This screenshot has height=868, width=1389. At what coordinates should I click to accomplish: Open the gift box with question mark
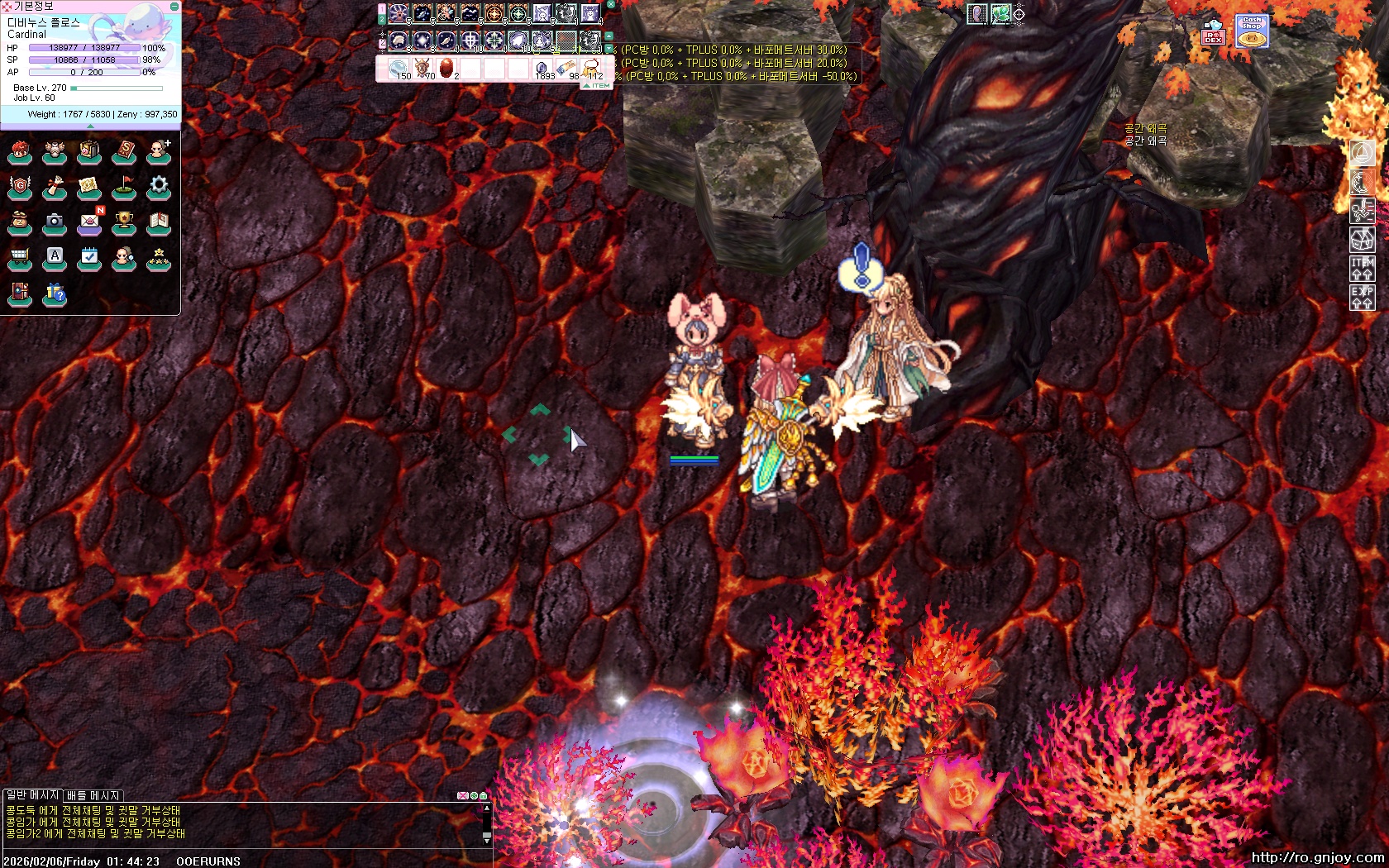coord(55,293)
